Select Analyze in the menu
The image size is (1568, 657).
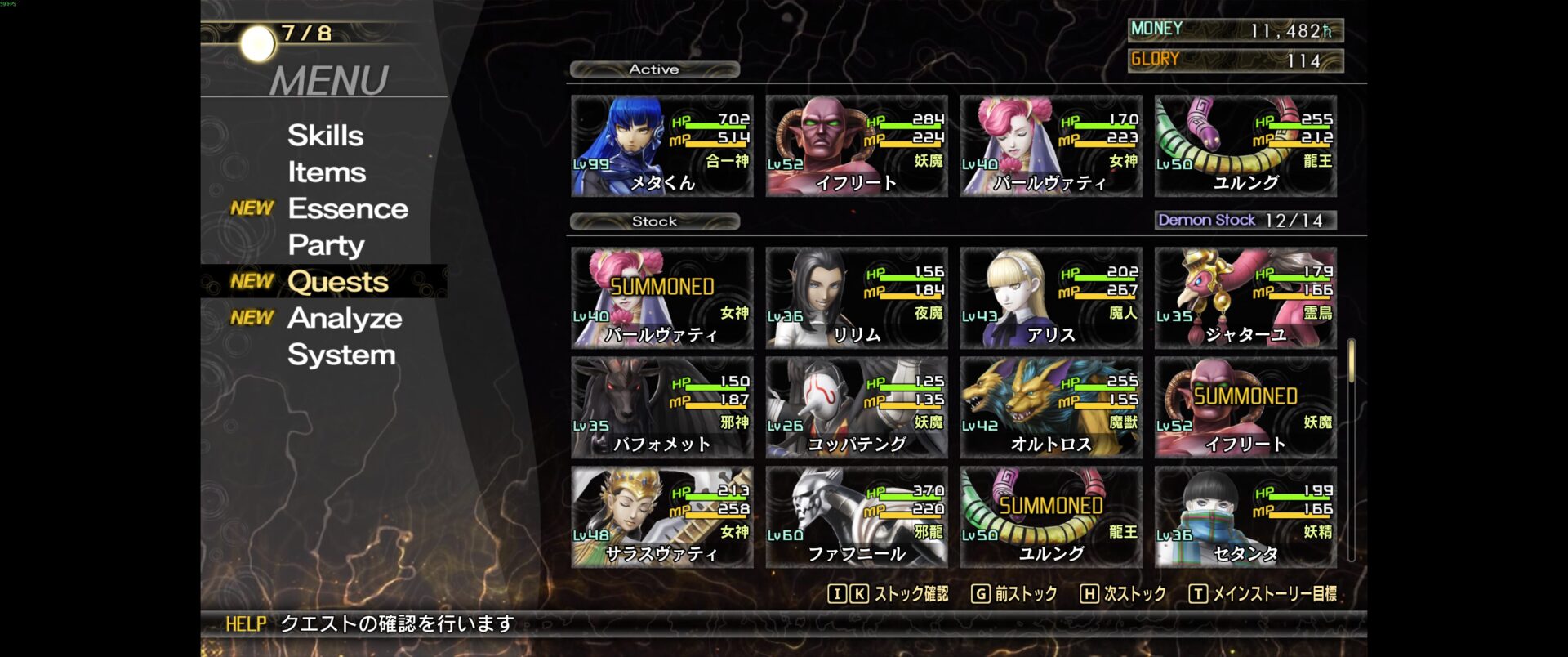coord(344,318)
